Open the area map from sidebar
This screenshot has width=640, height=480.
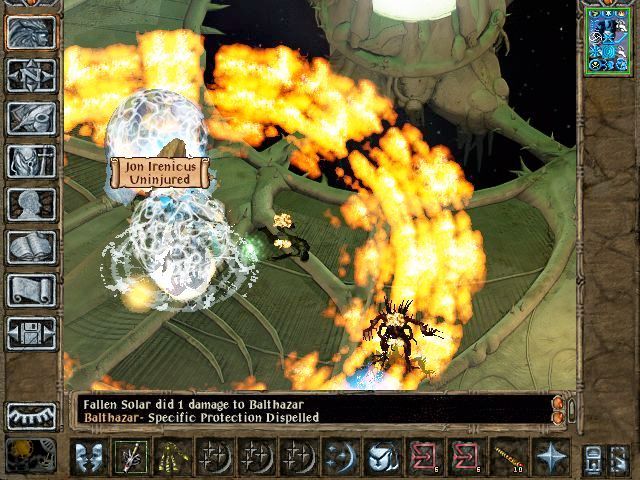31,75
